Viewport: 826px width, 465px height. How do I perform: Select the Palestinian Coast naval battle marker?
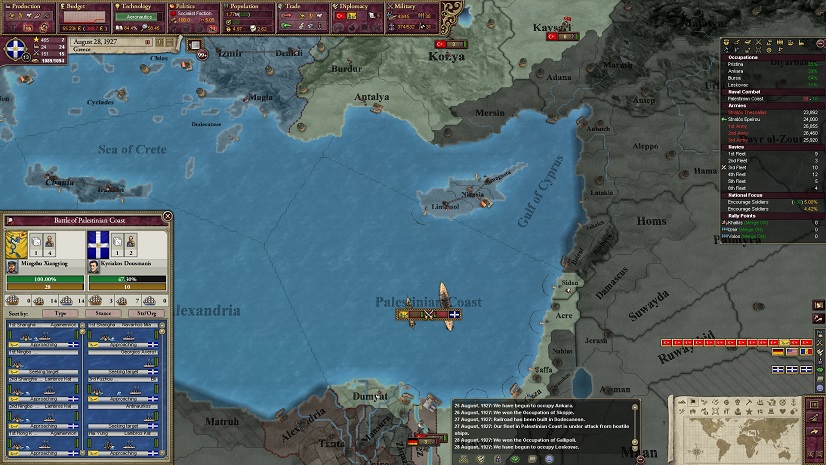pos(428,315)
